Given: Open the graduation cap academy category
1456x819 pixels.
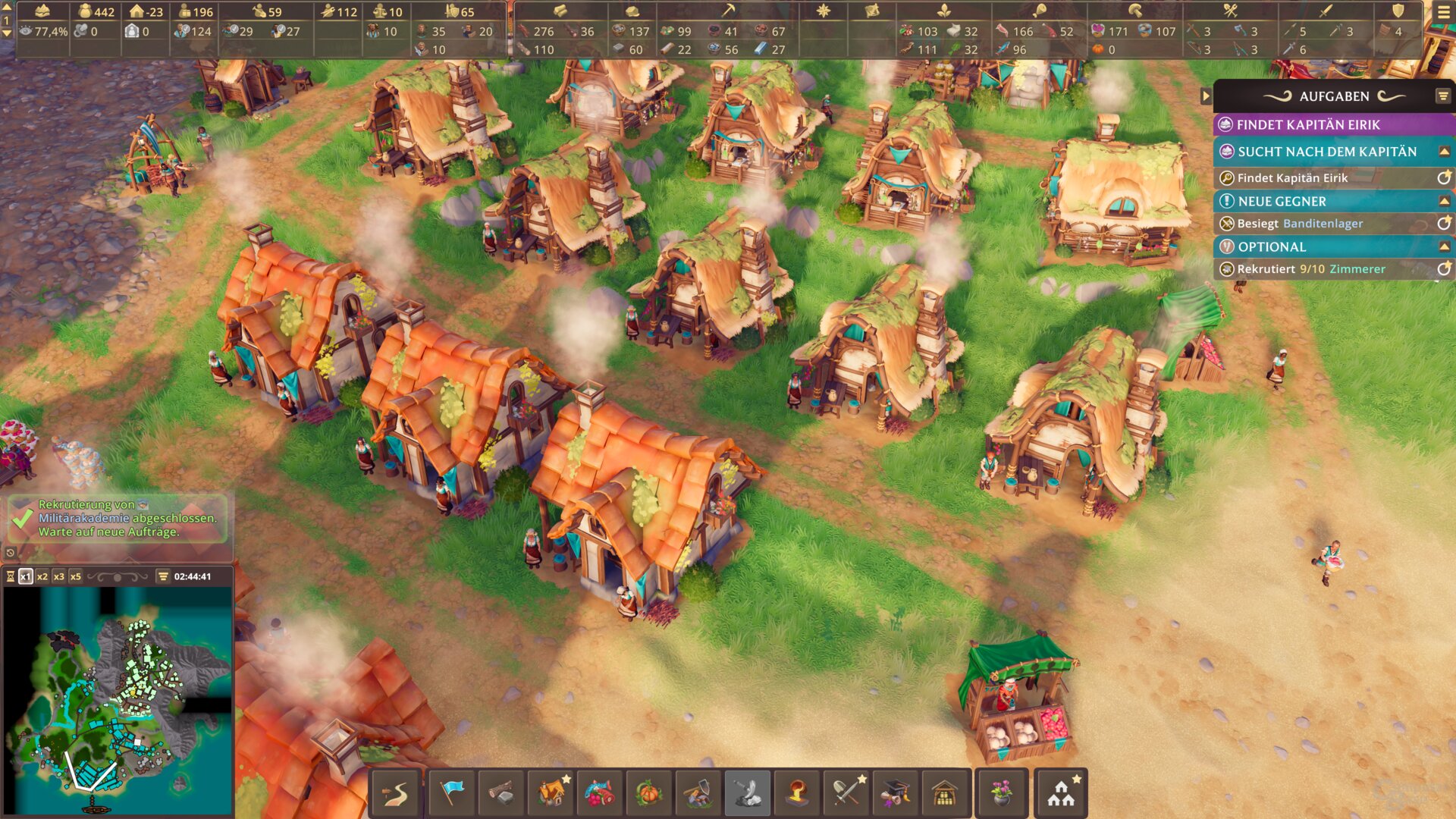Looking at the screenshot, I should pyautogui.click(x=896, y=793).
